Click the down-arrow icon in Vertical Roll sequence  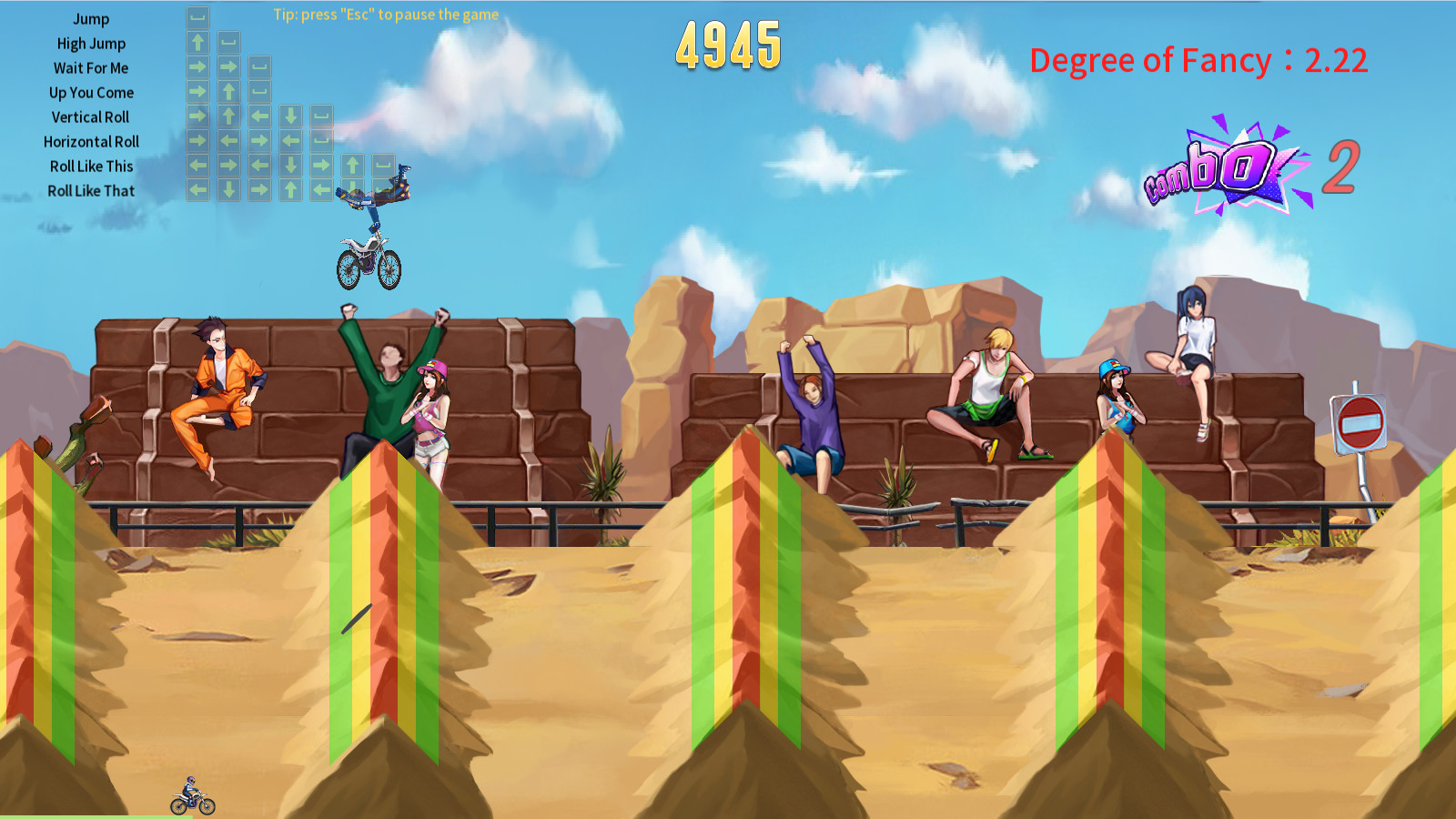coord(290,116)
